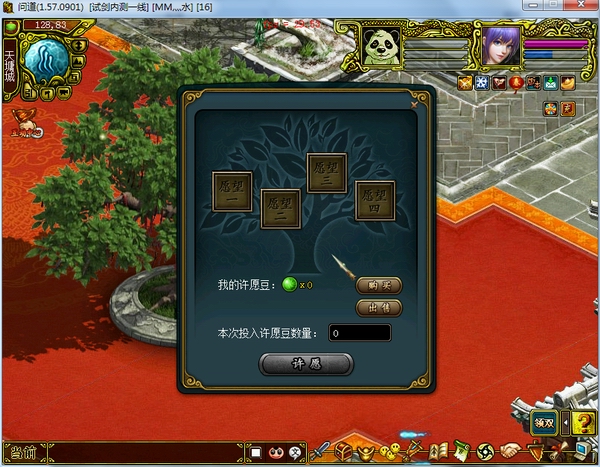Pick the 愿望三 wish plaque
600x467 pixels.
point(326,173)
